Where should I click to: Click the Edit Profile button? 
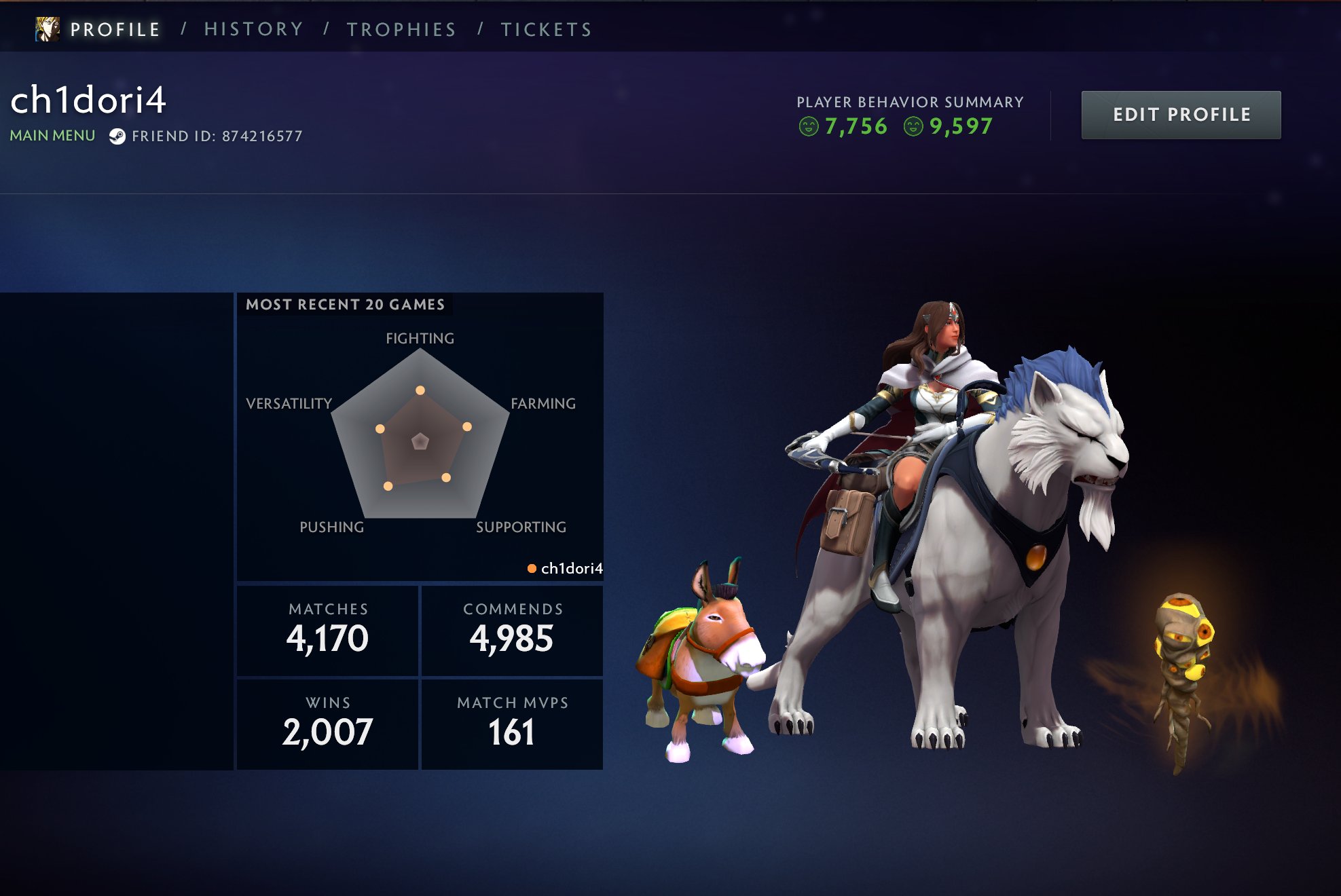pos(1181,115)
